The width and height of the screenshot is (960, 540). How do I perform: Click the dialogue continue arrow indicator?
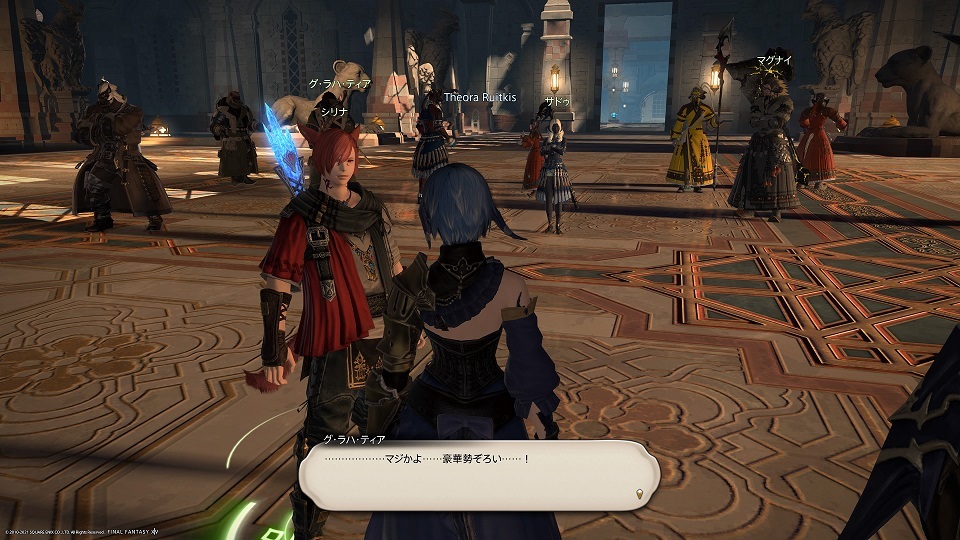[x=639, y=494]
